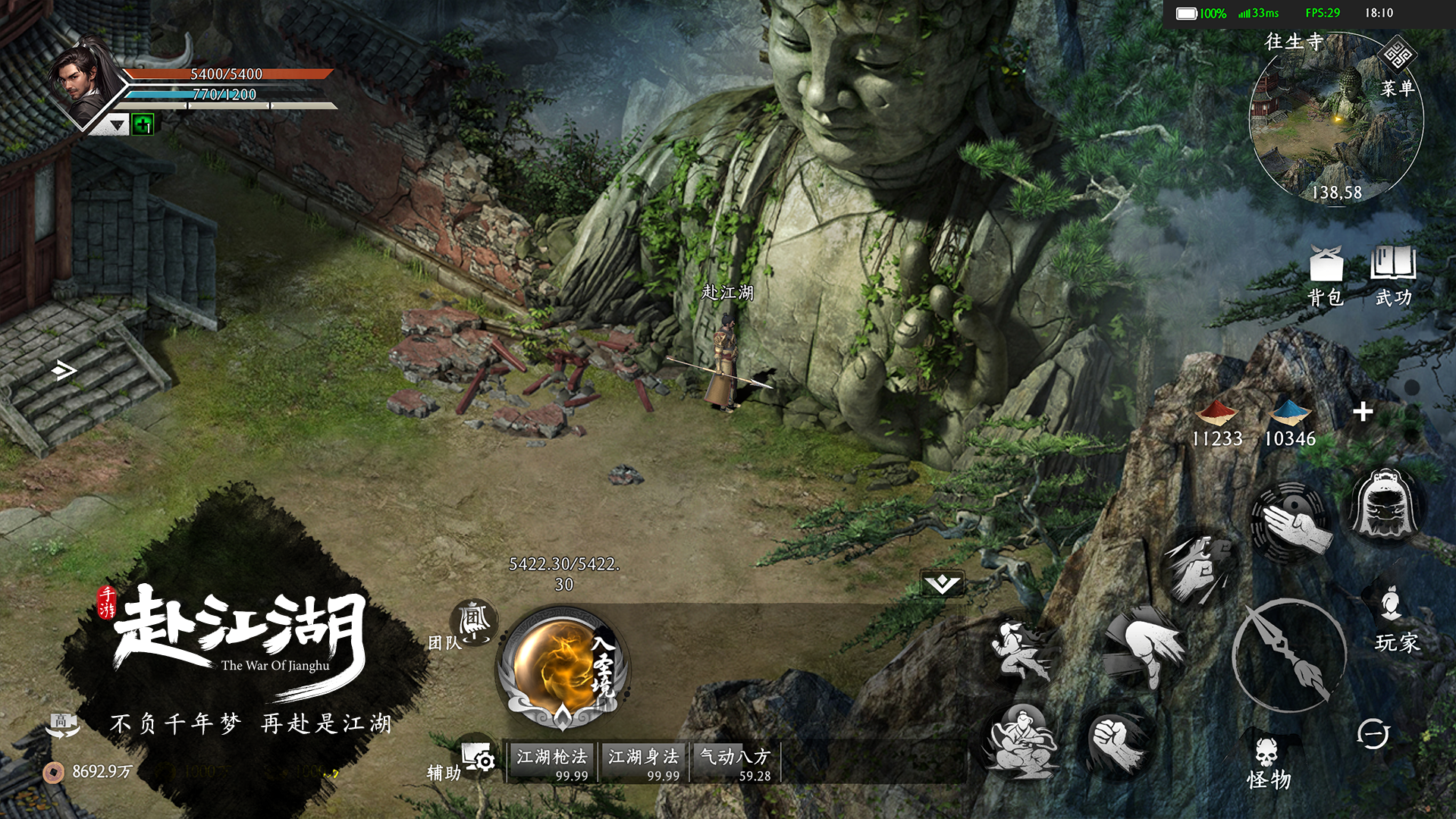
Task: Open the 背包 backpack
Action: pos(1326,277)
